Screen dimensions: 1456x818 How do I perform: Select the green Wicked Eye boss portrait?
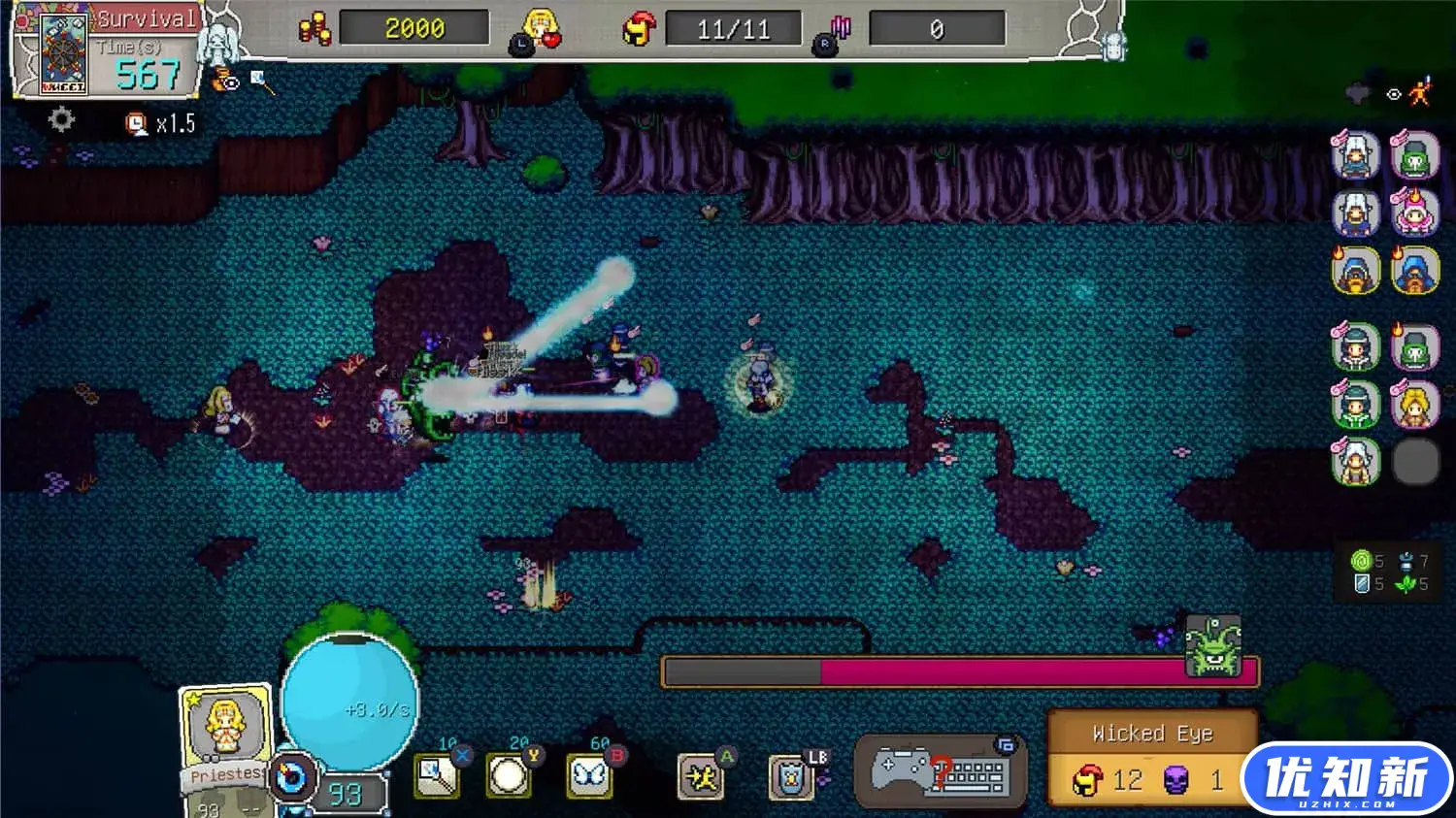1212,644
